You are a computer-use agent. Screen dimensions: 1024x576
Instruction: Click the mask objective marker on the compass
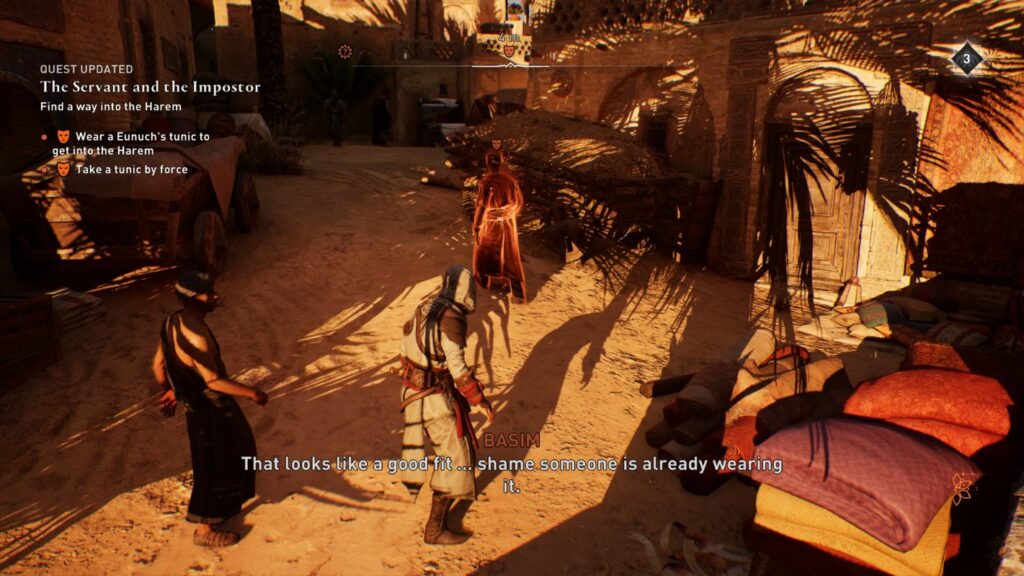click(509, 51)
